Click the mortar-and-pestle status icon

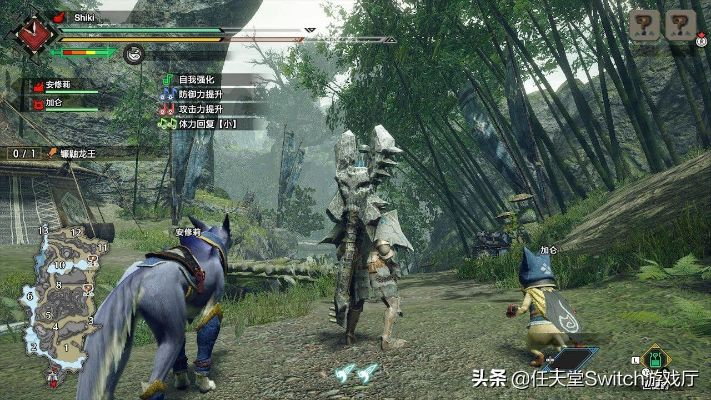tap(134, 54)
